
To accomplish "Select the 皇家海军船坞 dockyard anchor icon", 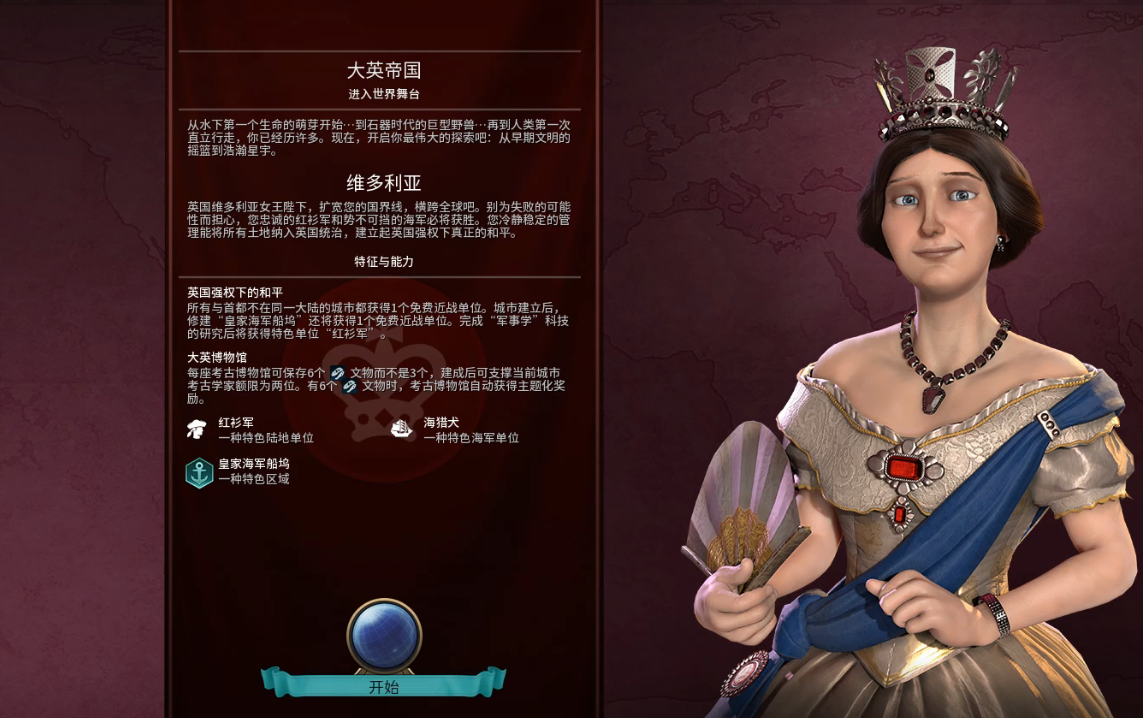I will (199, 472).
